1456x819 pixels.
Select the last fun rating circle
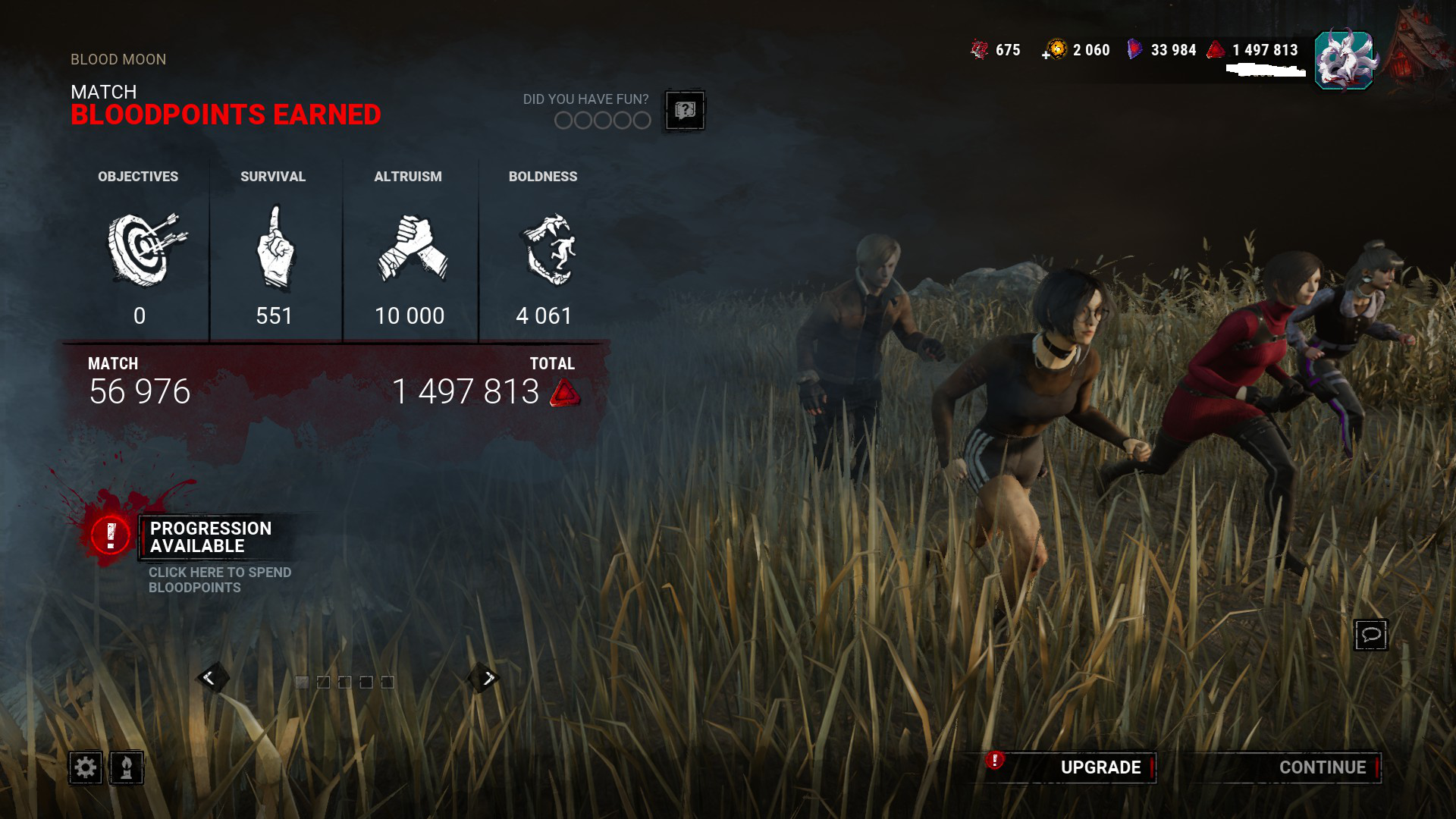coord(642,120)
